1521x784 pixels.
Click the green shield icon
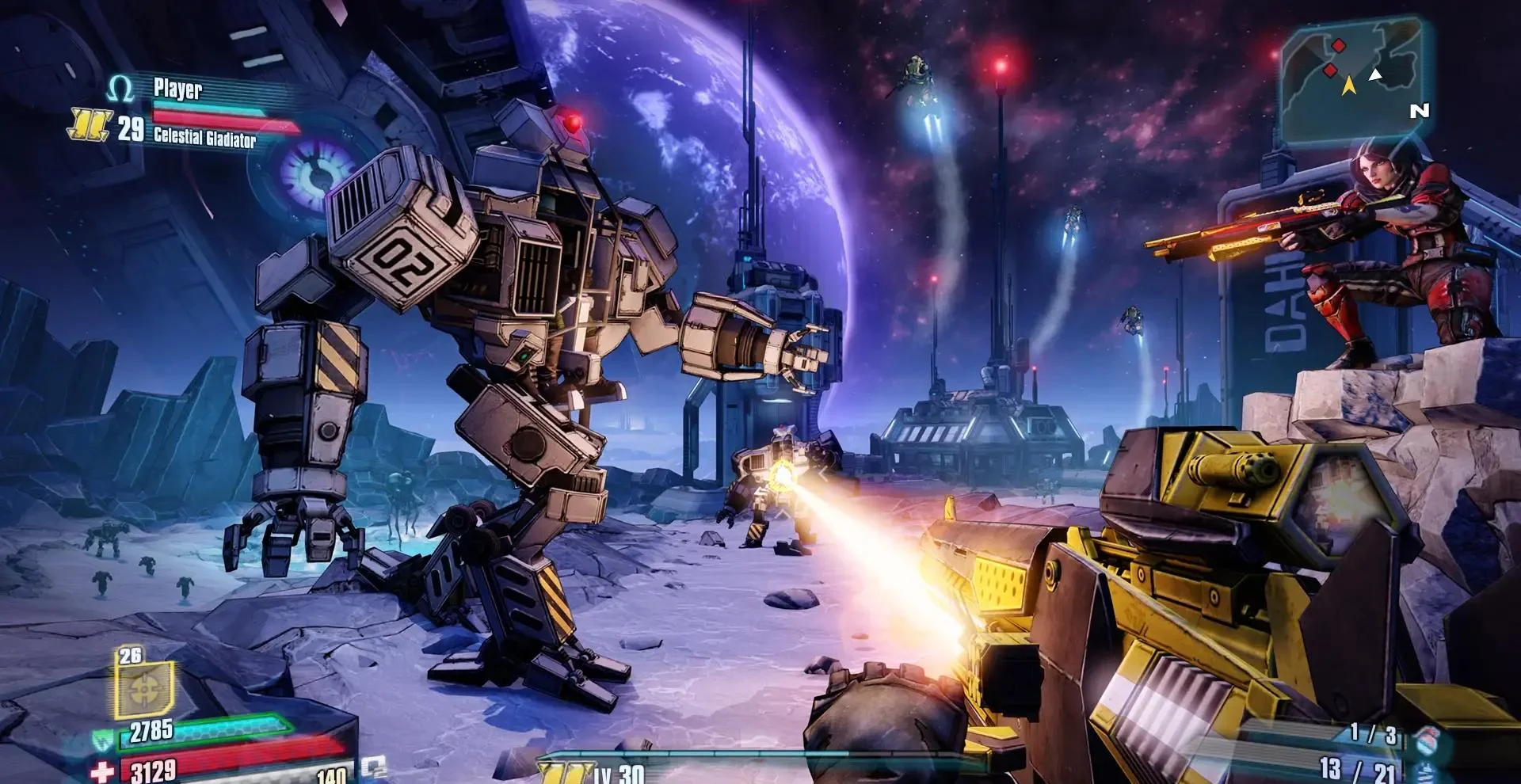103,740
